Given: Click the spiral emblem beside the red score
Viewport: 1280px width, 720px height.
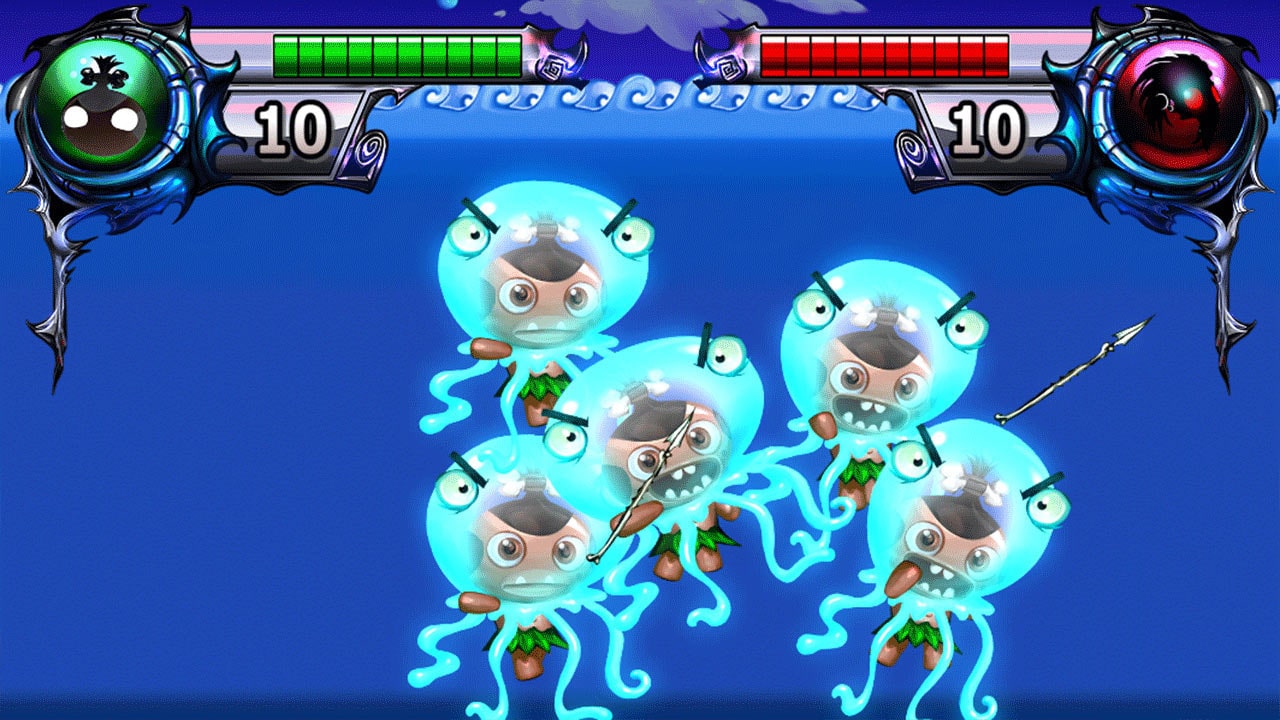Looking at the screenshot, I should pyautogui.click(x=911, y=147).
